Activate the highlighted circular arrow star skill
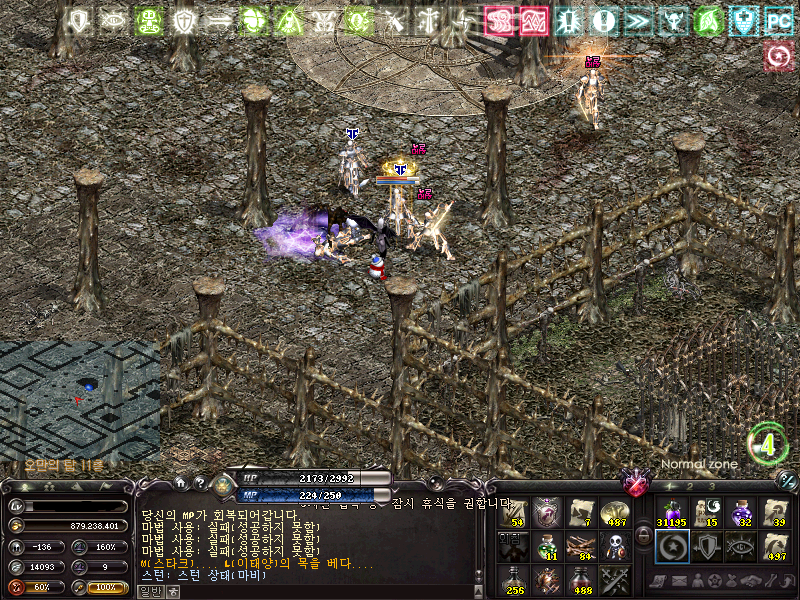The height and width of the screenshot is (600, 800). [x=670, y=546]
